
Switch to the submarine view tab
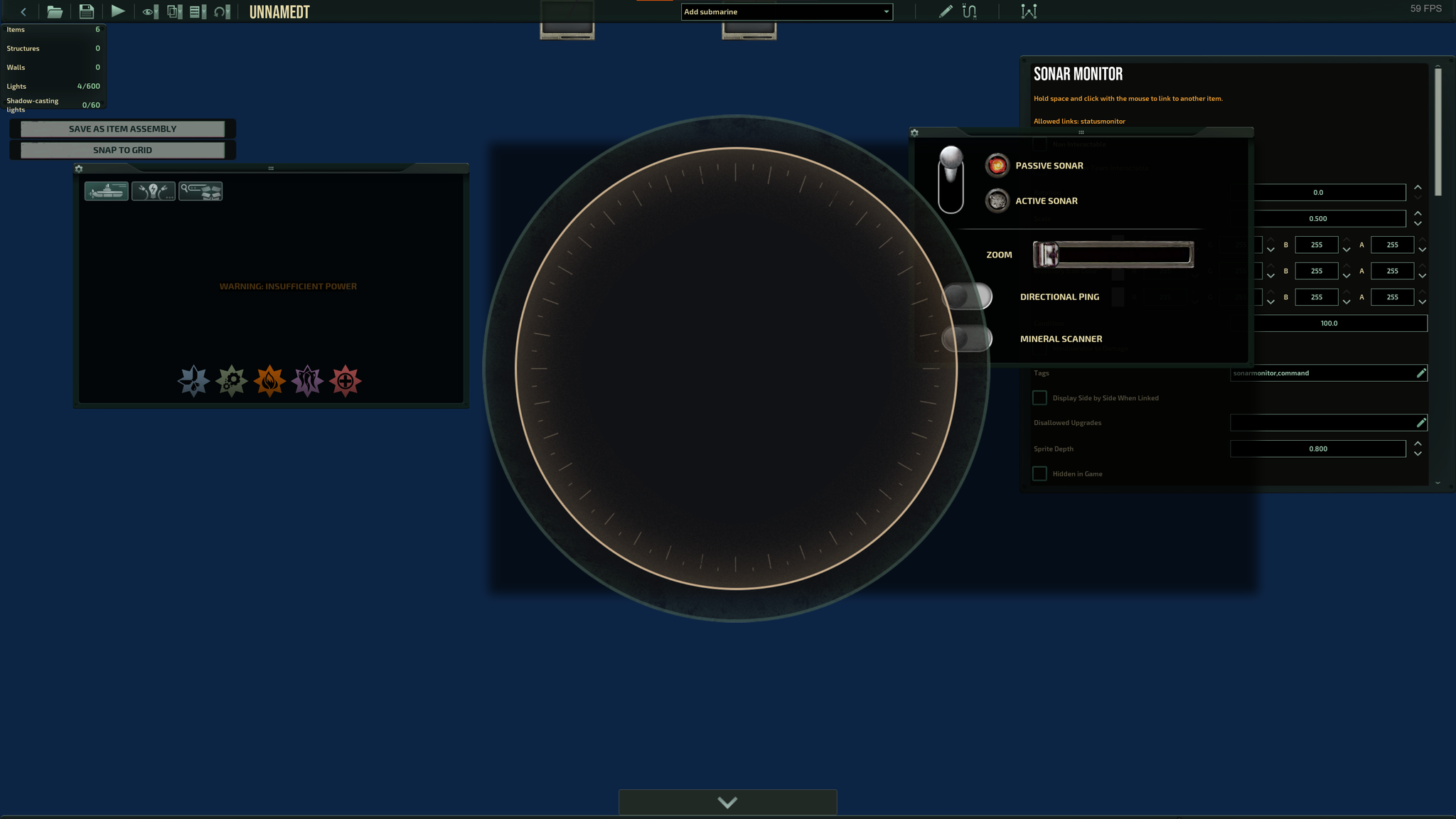click(x=106, y=191)
